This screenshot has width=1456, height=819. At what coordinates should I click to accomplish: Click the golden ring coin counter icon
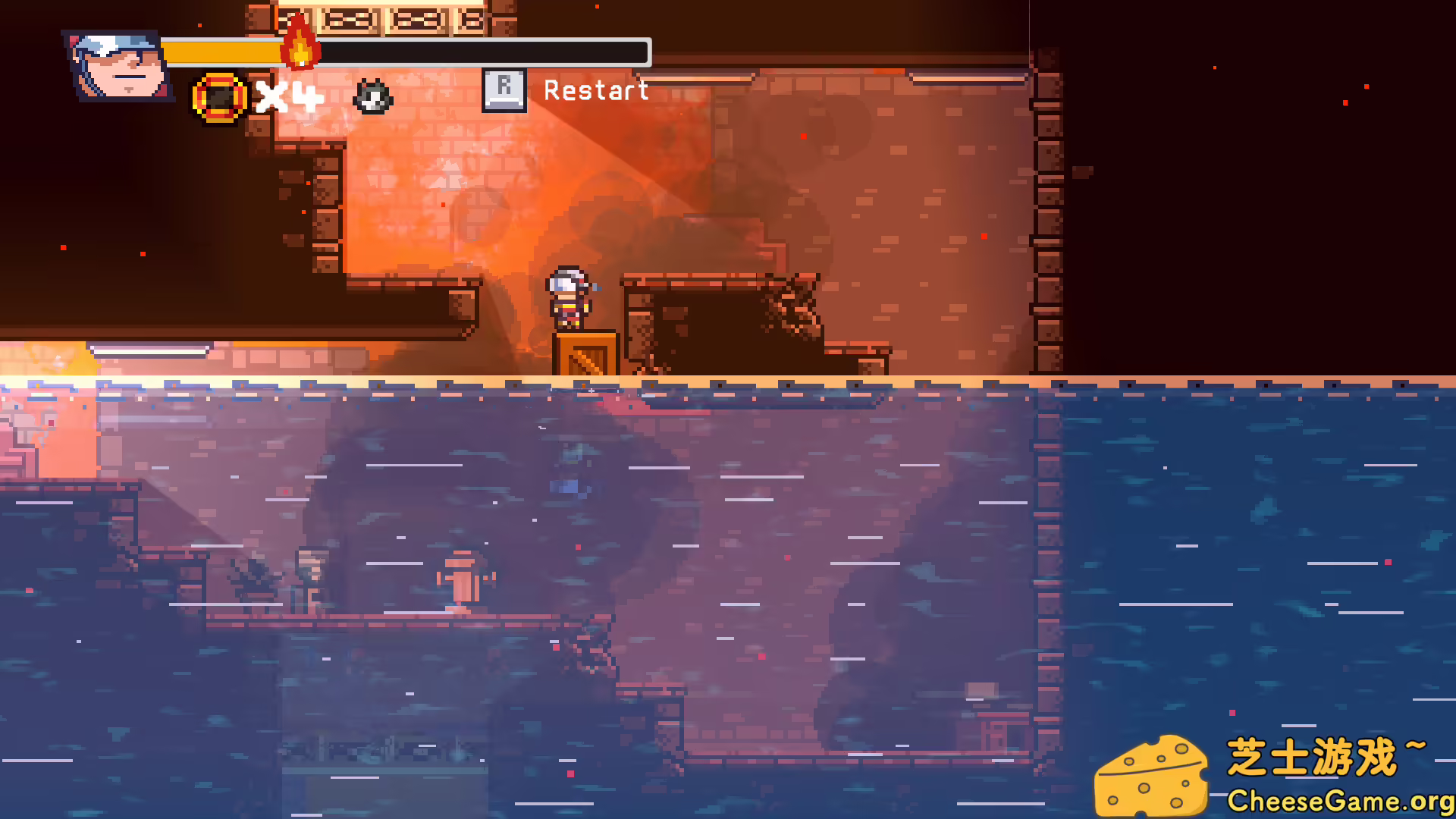click(218, 96)
